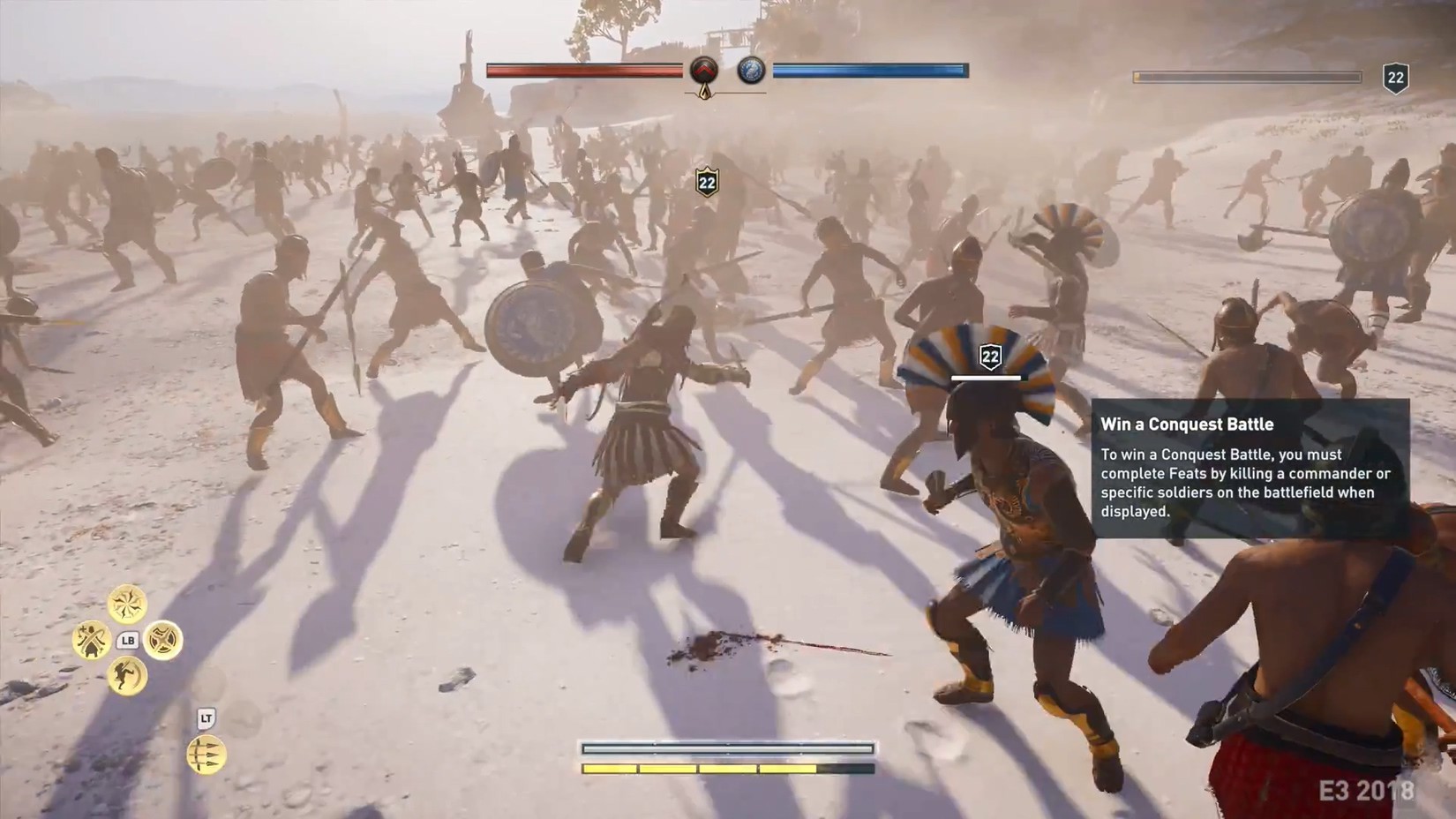This screenshot has height=819, width=1456.
Task: Fire the multi-arrow bow ability
Action: click(206, 755)
